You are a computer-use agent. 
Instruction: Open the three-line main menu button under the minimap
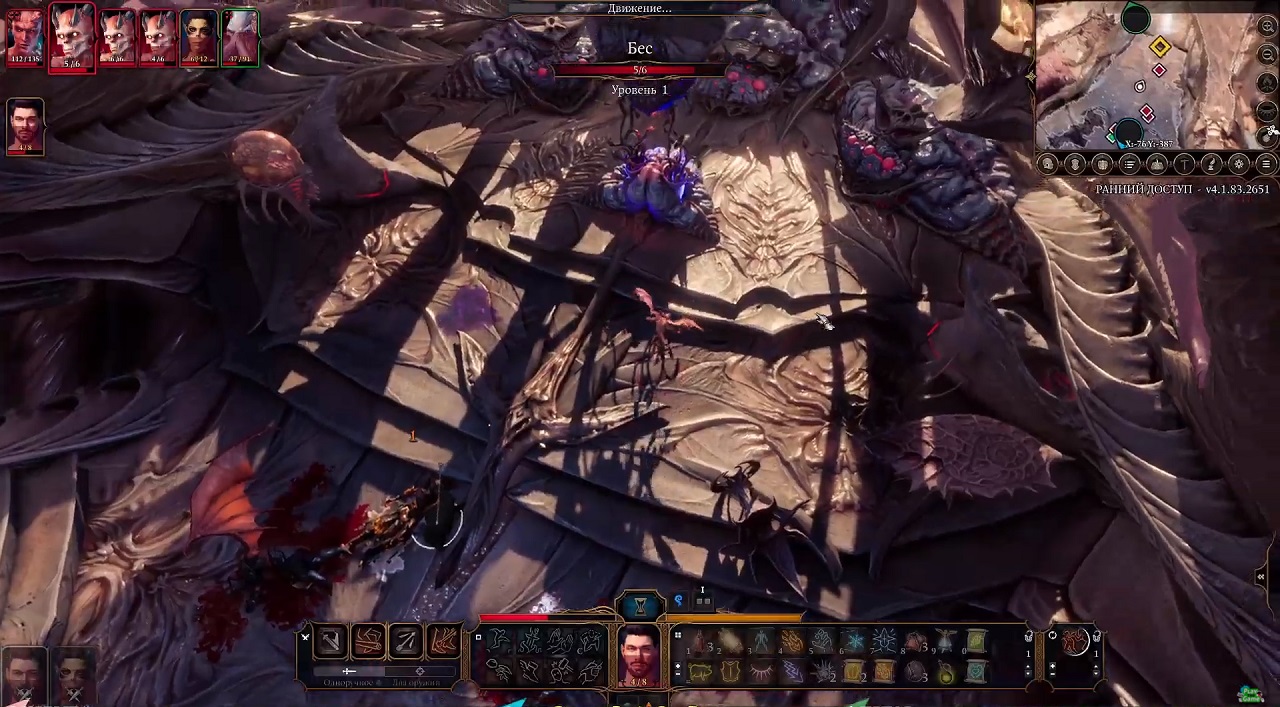point(1266,164)
